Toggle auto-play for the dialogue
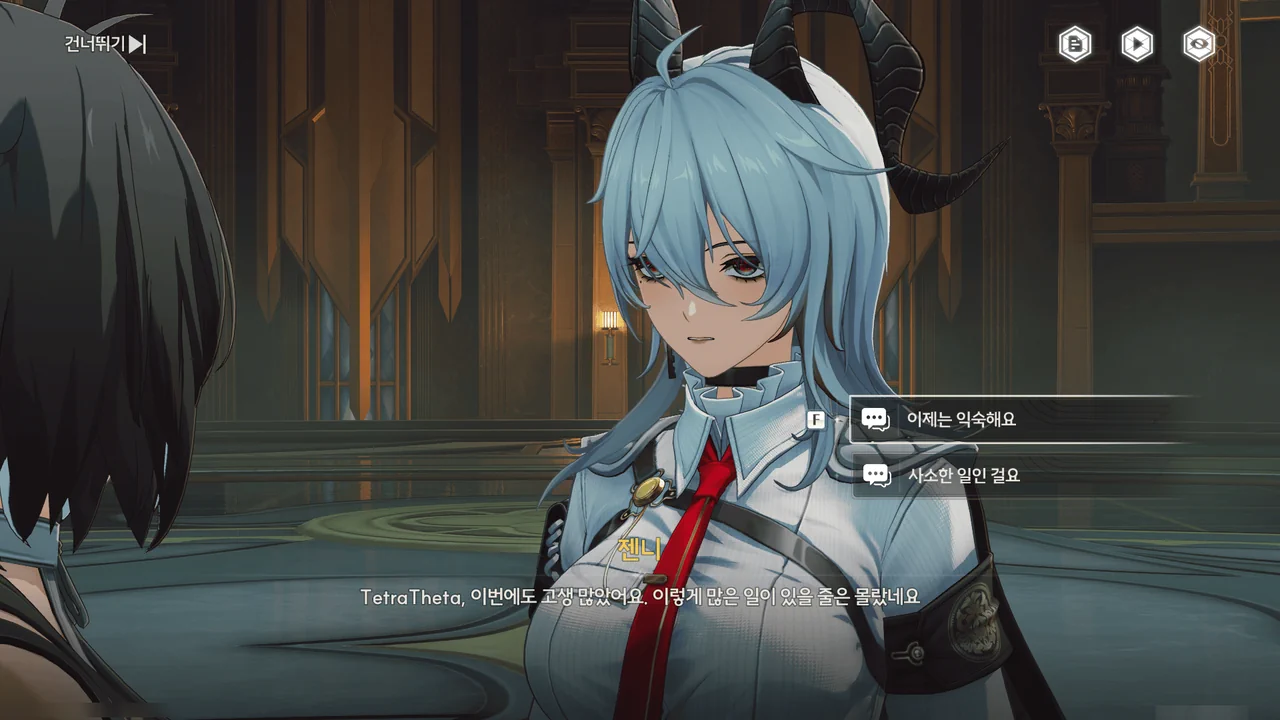 [x=1137, y=44]
